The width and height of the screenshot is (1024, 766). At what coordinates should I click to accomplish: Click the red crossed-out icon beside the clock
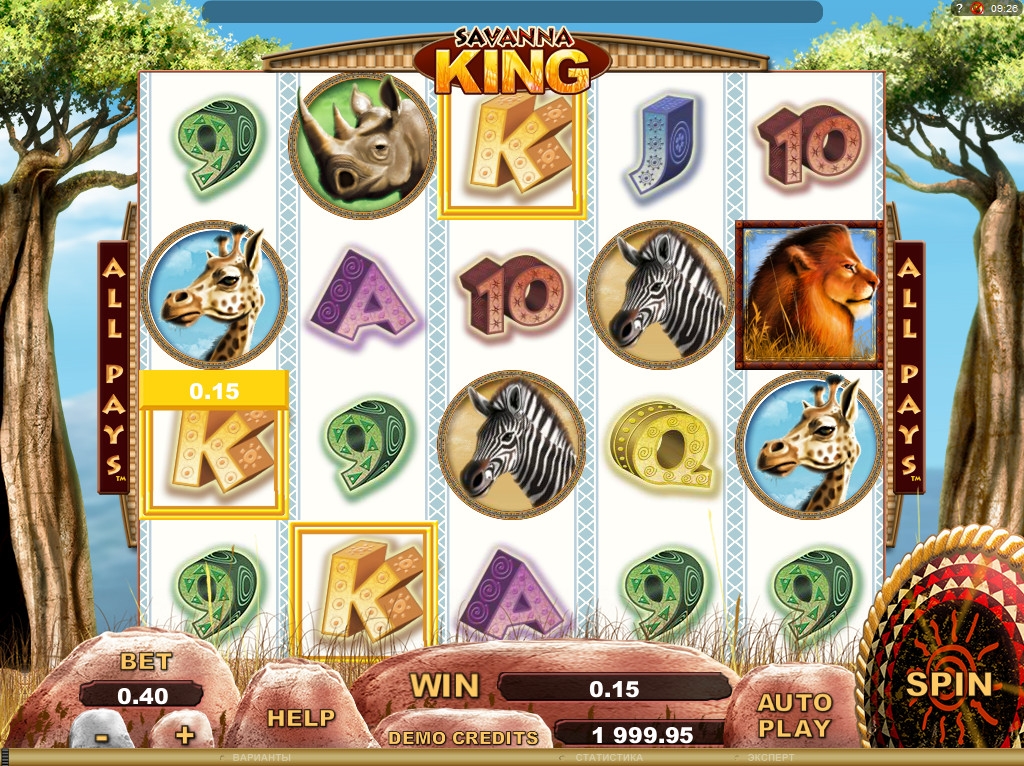point(977,8)
